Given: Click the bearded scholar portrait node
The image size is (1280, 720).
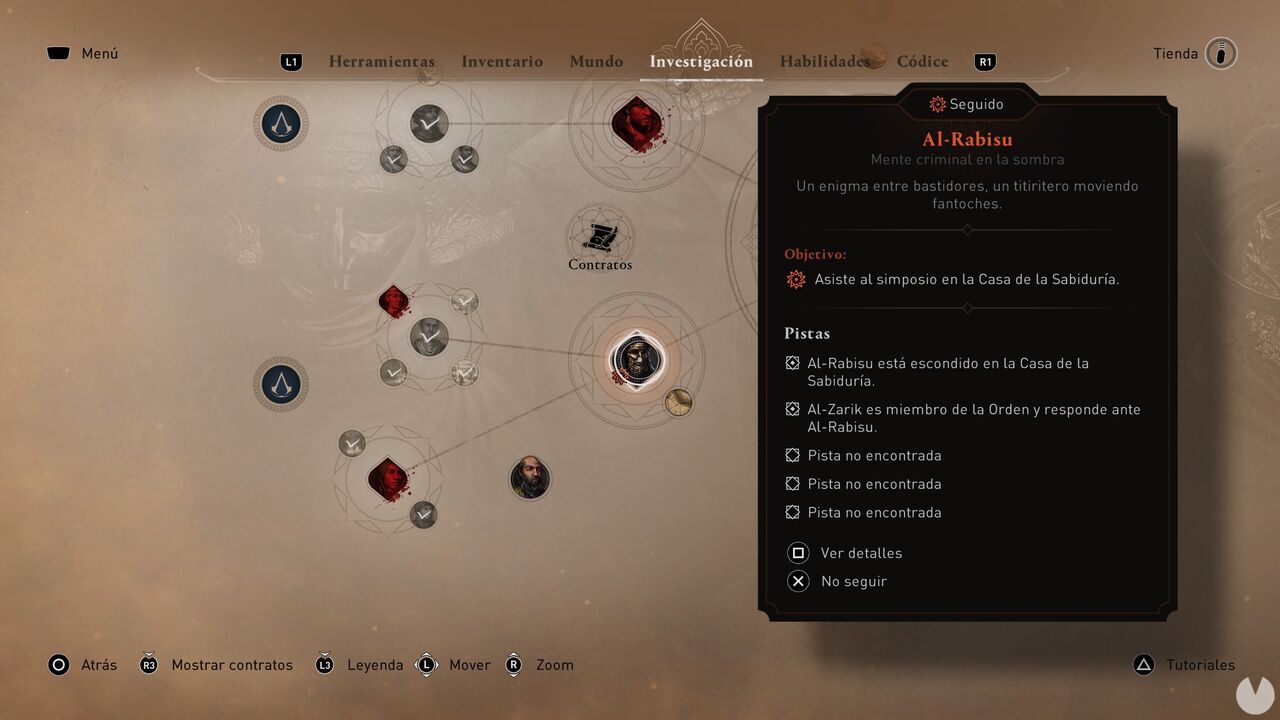Looking at the screenshot, I should pyautogui.click(x=530, y=479).
